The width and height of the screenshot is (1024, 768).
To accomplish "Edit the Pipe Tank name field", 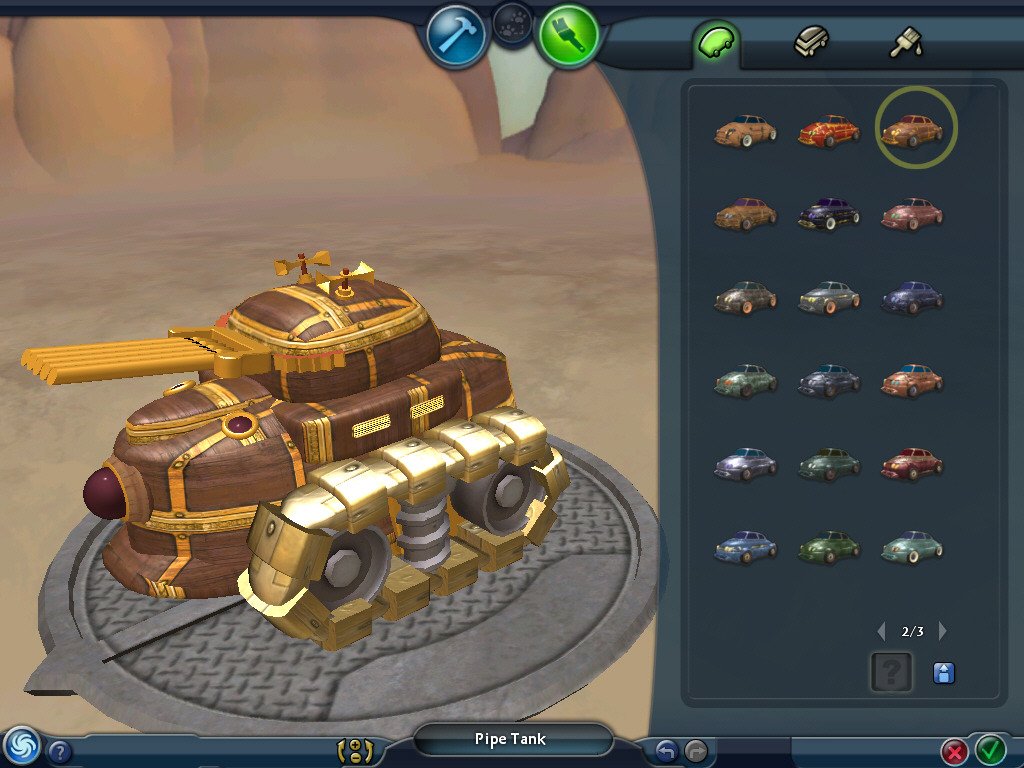I will click(x=513, y=740).
